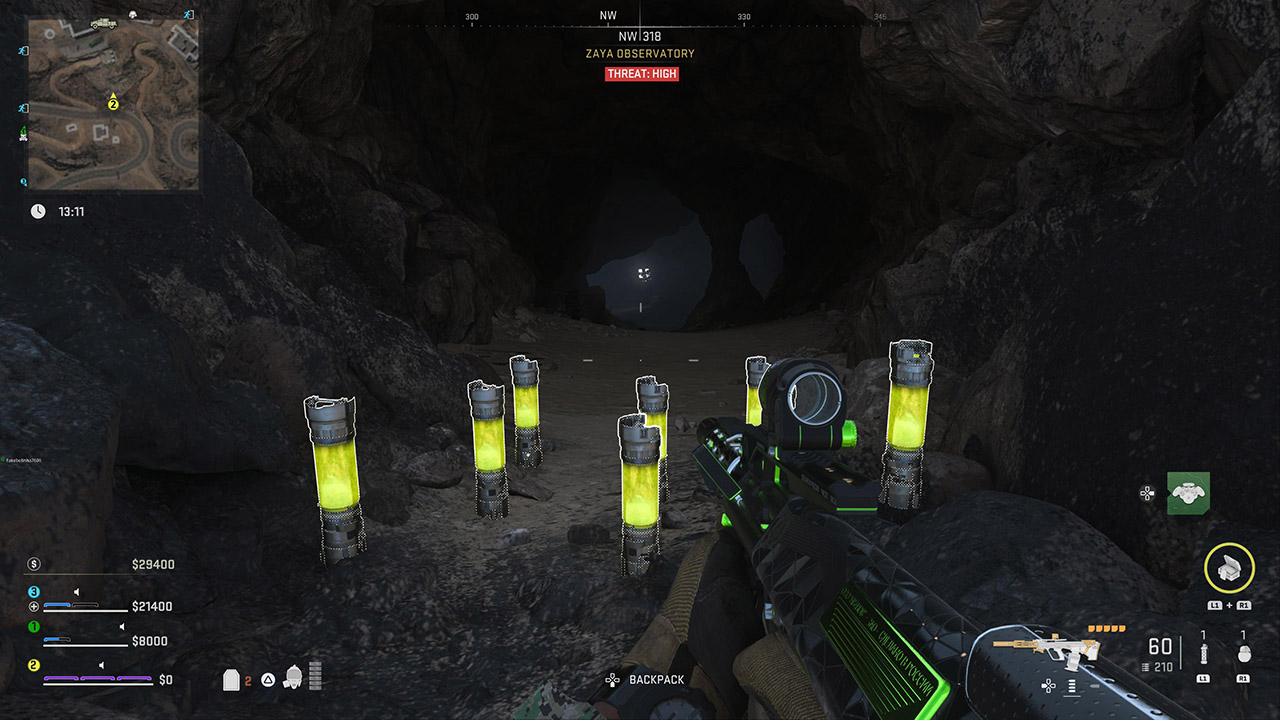This screenshot has height=720, width=1280.
Task: Select the lethal grenade equipment icon
Action: coord(1243,654)
